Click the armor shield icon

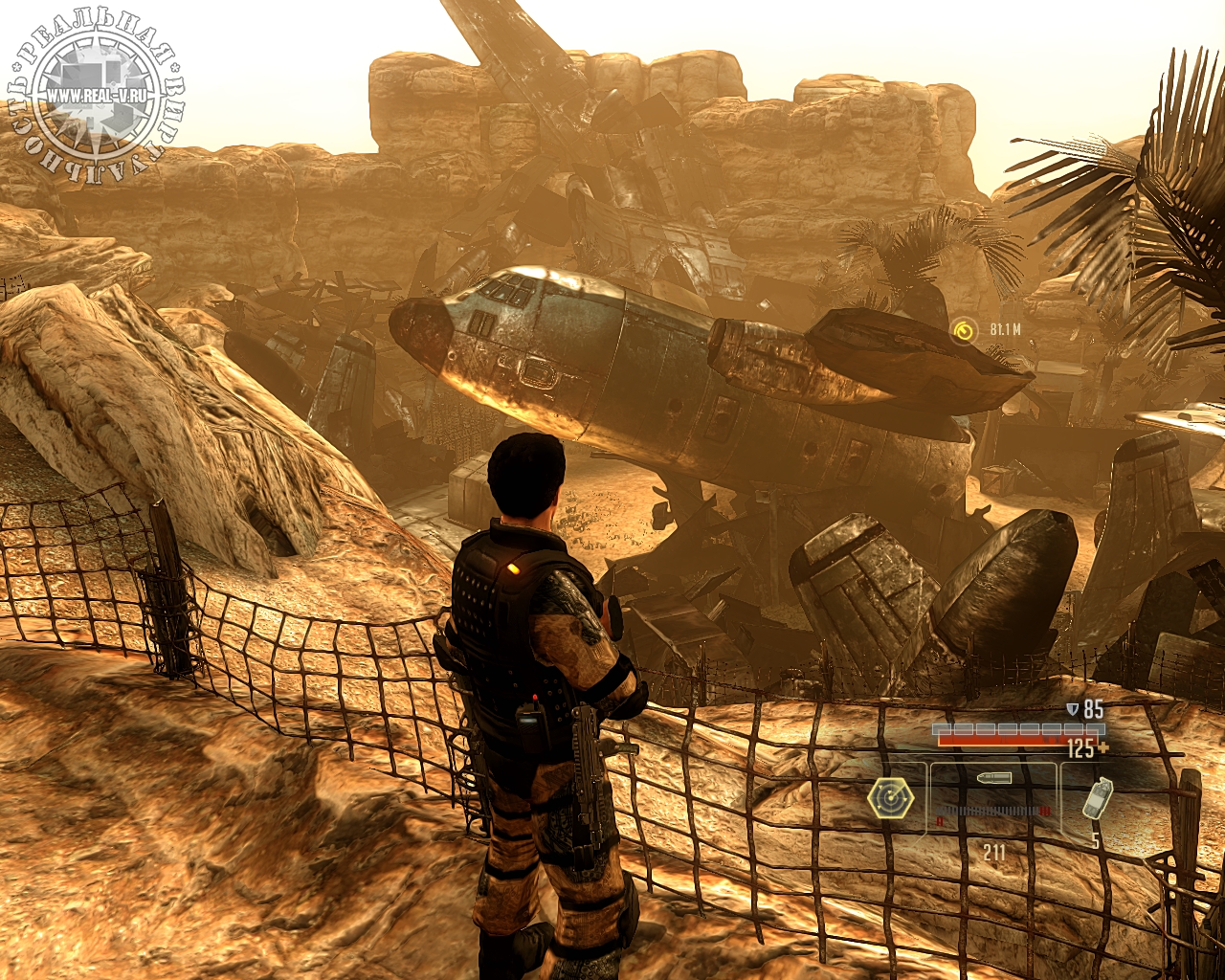1072,710
